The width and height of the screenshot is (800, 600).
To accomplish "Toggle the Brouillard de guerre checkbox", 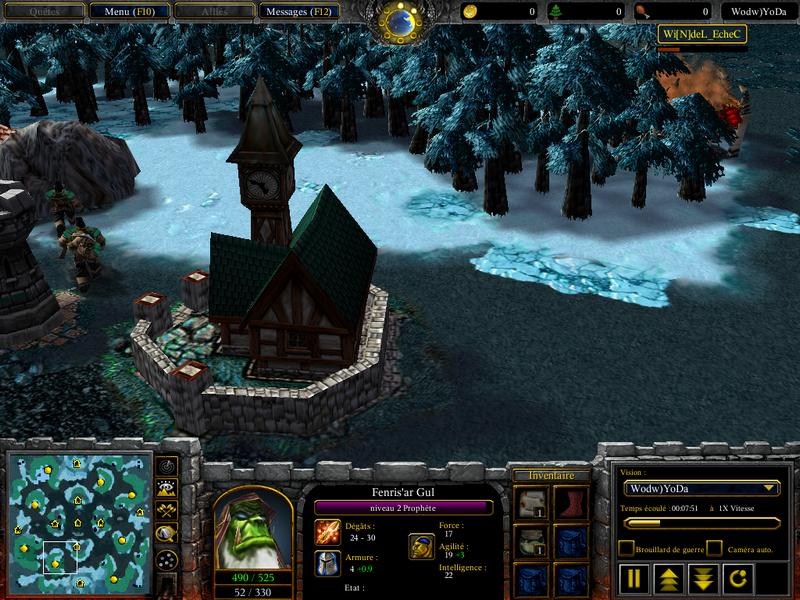I will click(626, 548).
